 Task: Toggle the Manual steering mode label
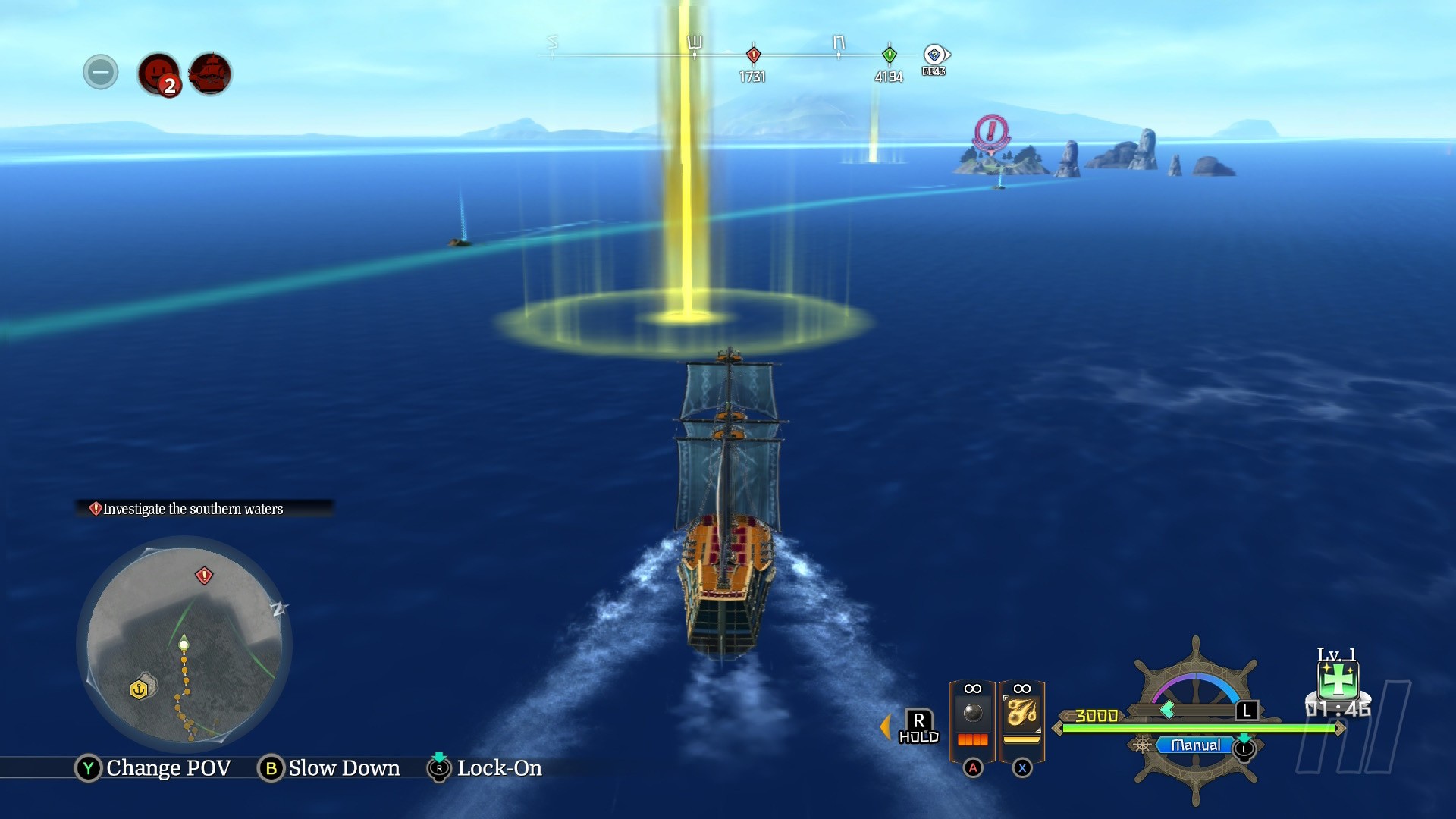(x=1195, y=745)
